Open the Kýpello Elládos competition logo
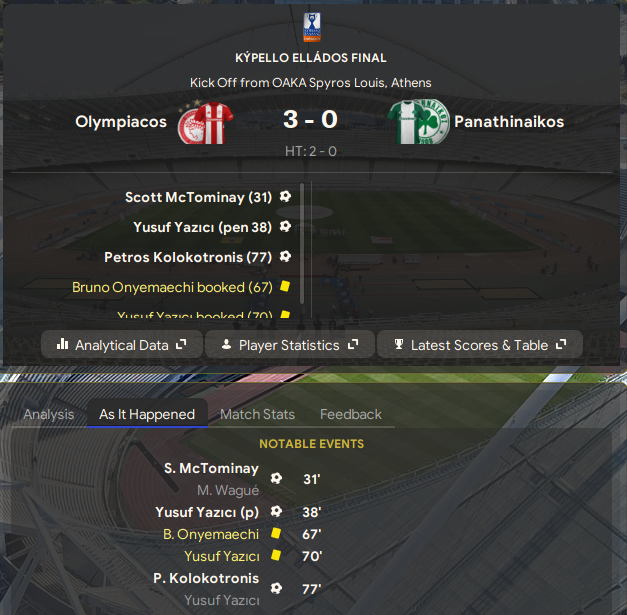Image resolution: width=627 pixels, height=615 pixels. 312,27
